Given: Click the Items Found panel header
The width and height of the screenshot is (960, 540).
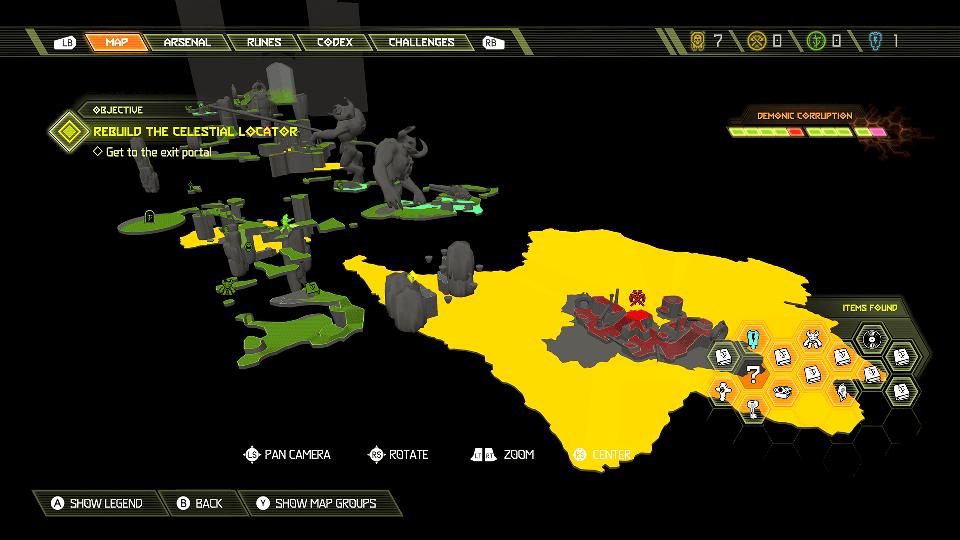Looking at the screenshot, I should [868, 308].
